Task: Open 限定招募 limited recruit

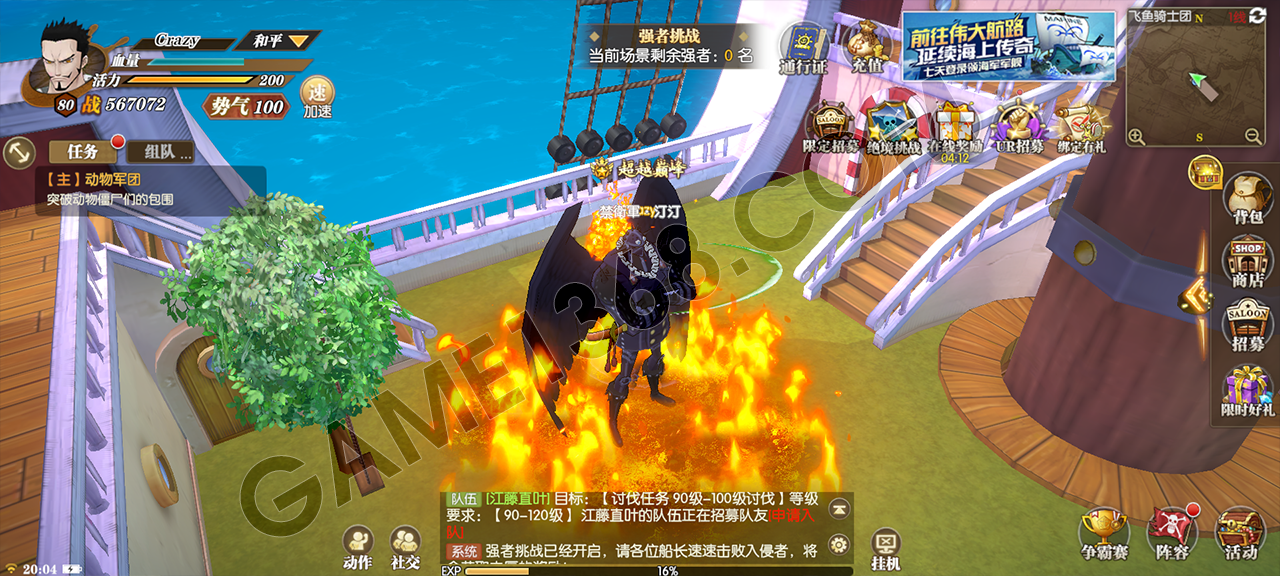Action: point(830,128)
